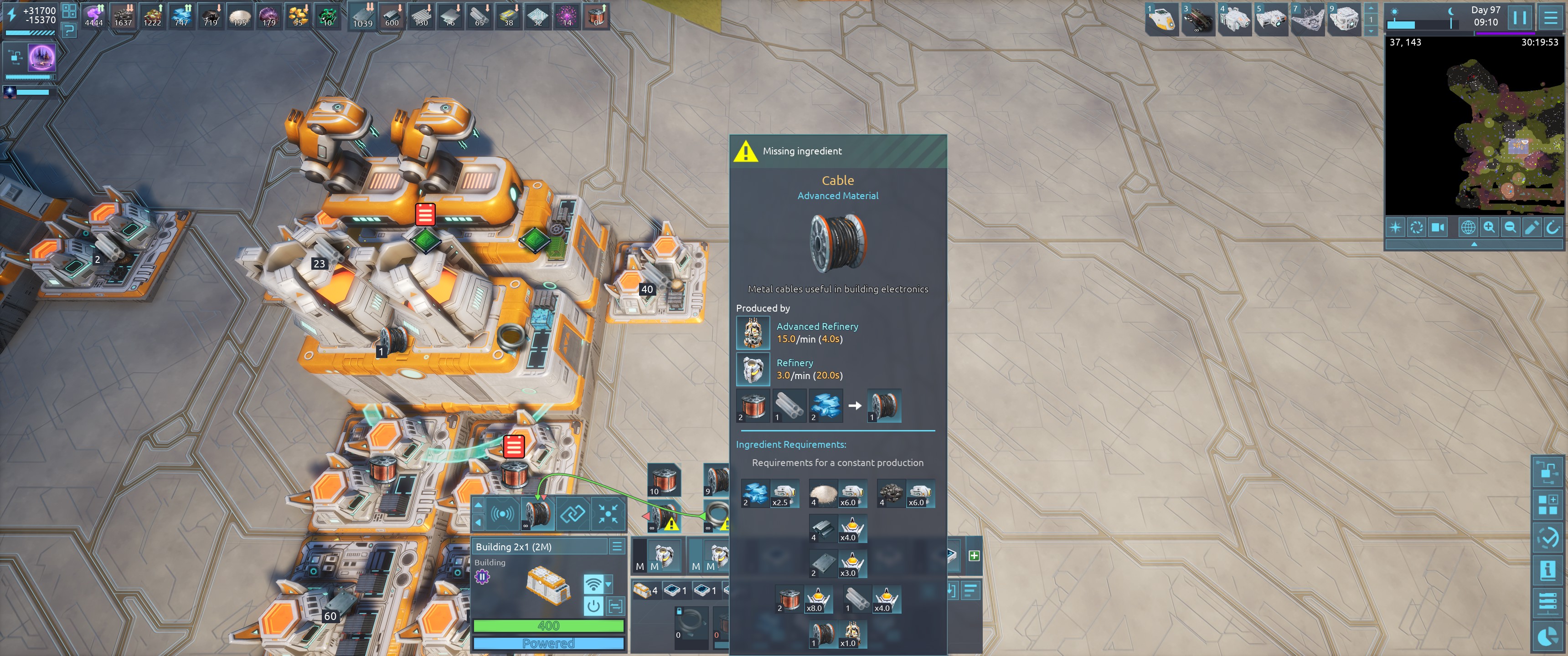Select control group 1 unit

pyautogui.click(x=1162, y=20)
